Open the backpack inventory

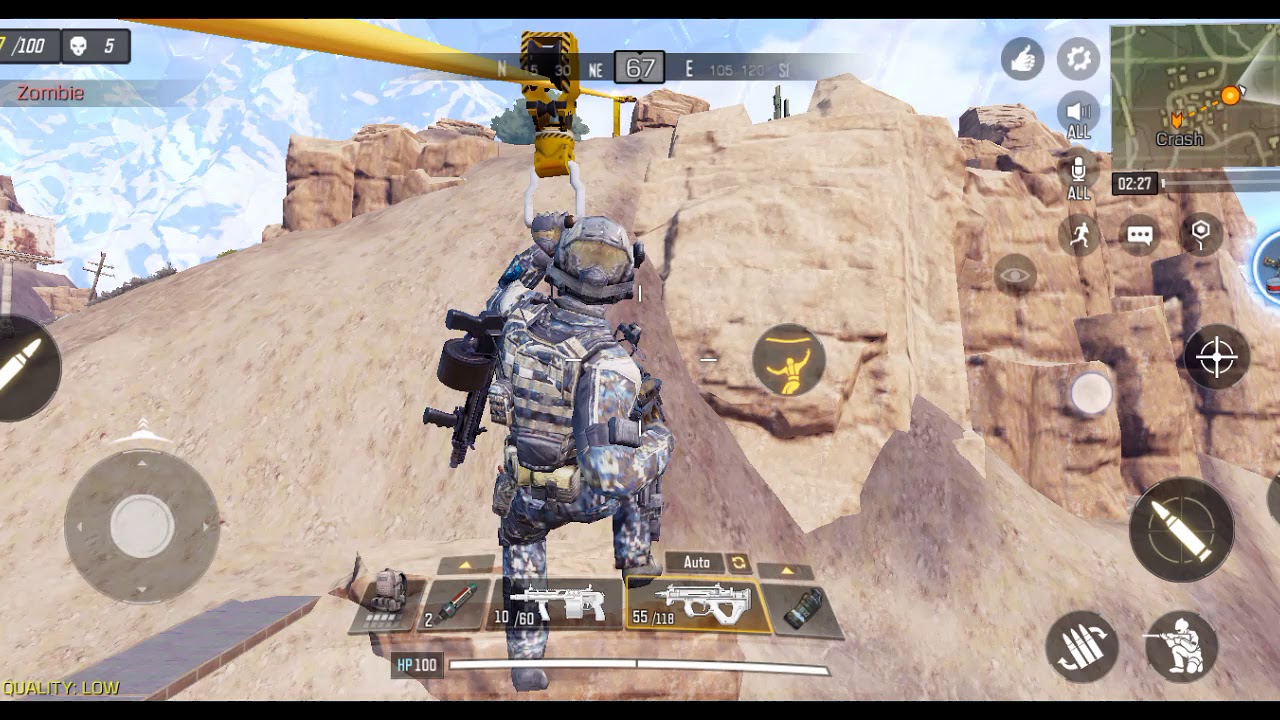[389, 598]
